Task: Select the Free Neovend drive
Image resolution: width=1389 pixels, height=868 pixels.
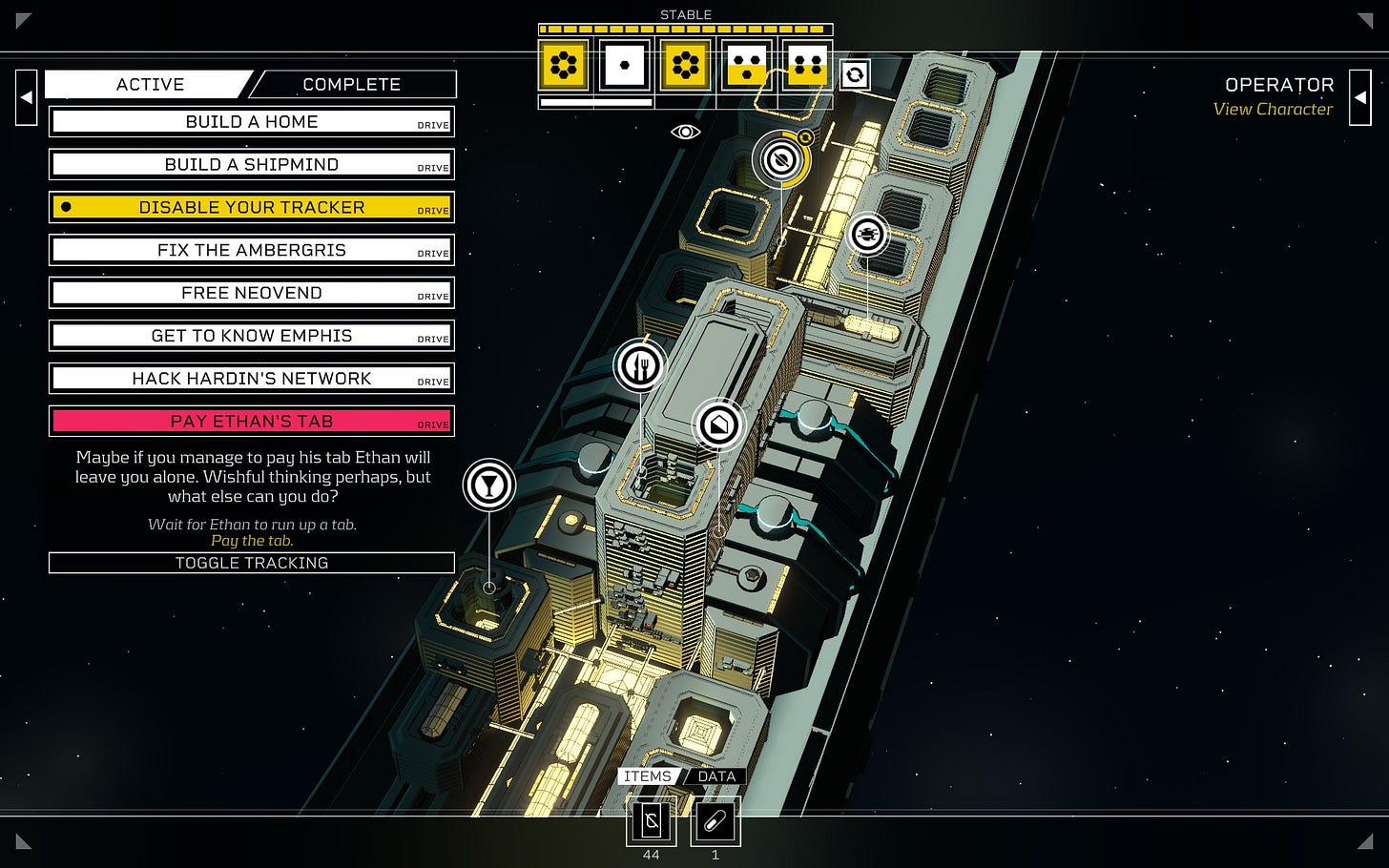Action: [252, 294]
